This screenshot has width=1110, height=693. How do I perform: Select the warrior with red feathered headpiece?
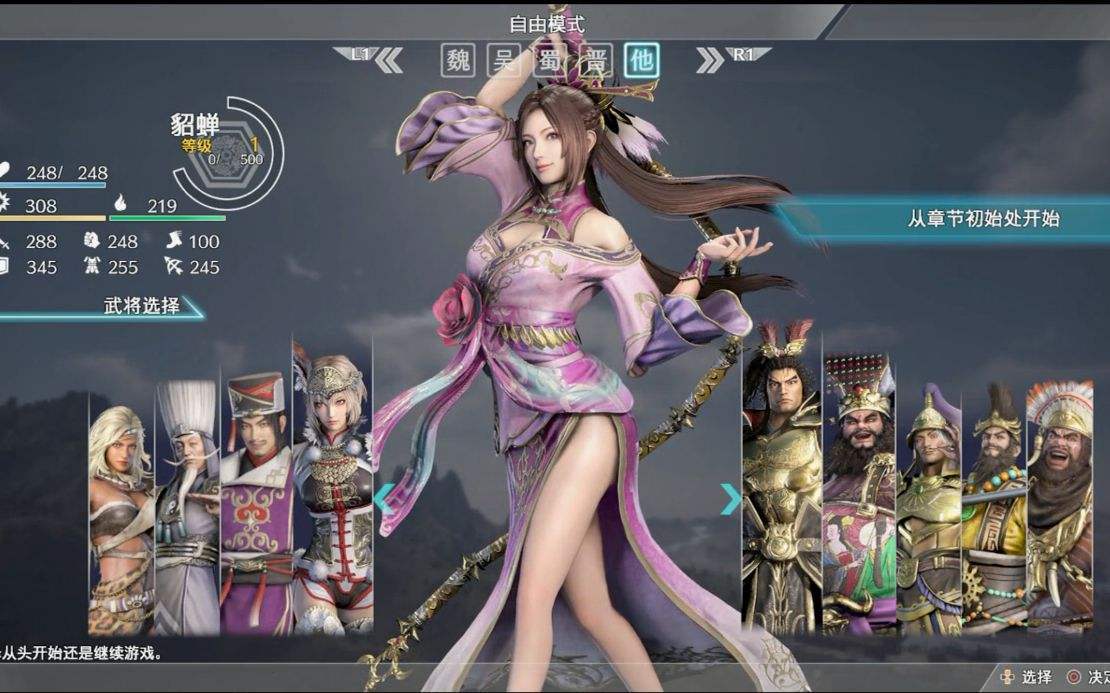pyautogui.click(x=781, y=480)
